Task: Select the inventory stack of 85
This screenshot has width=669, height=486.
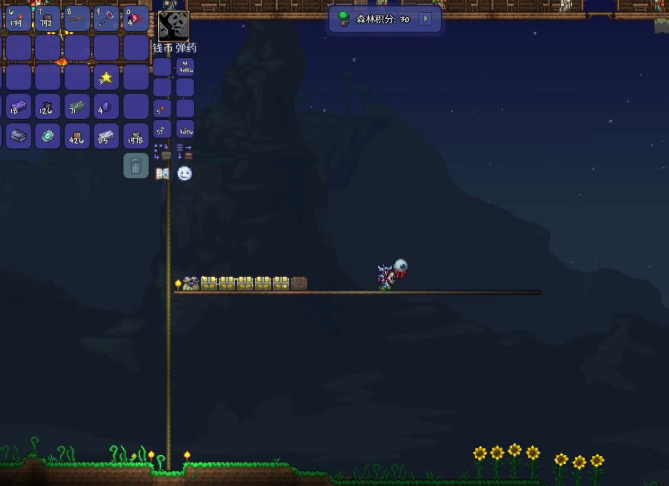Action: 106,136
